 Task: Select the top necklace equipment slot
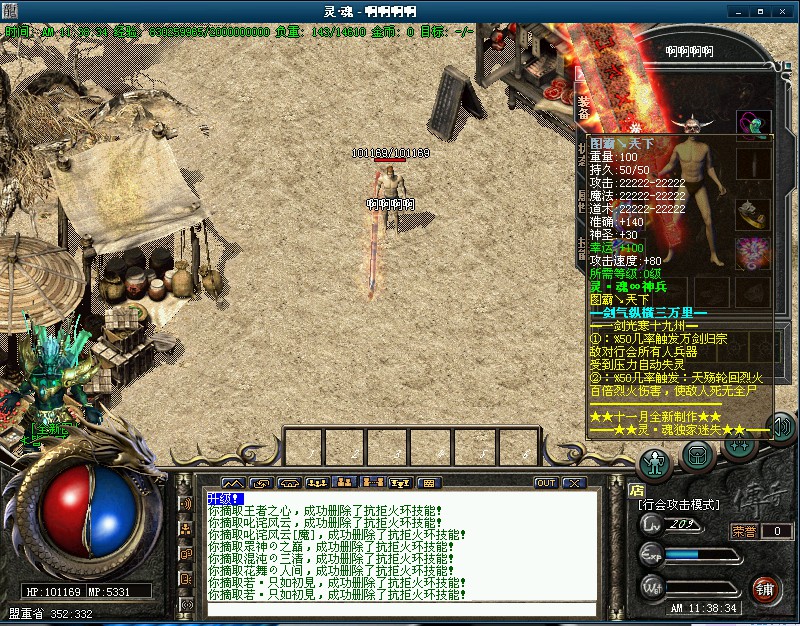pos(753,125)
